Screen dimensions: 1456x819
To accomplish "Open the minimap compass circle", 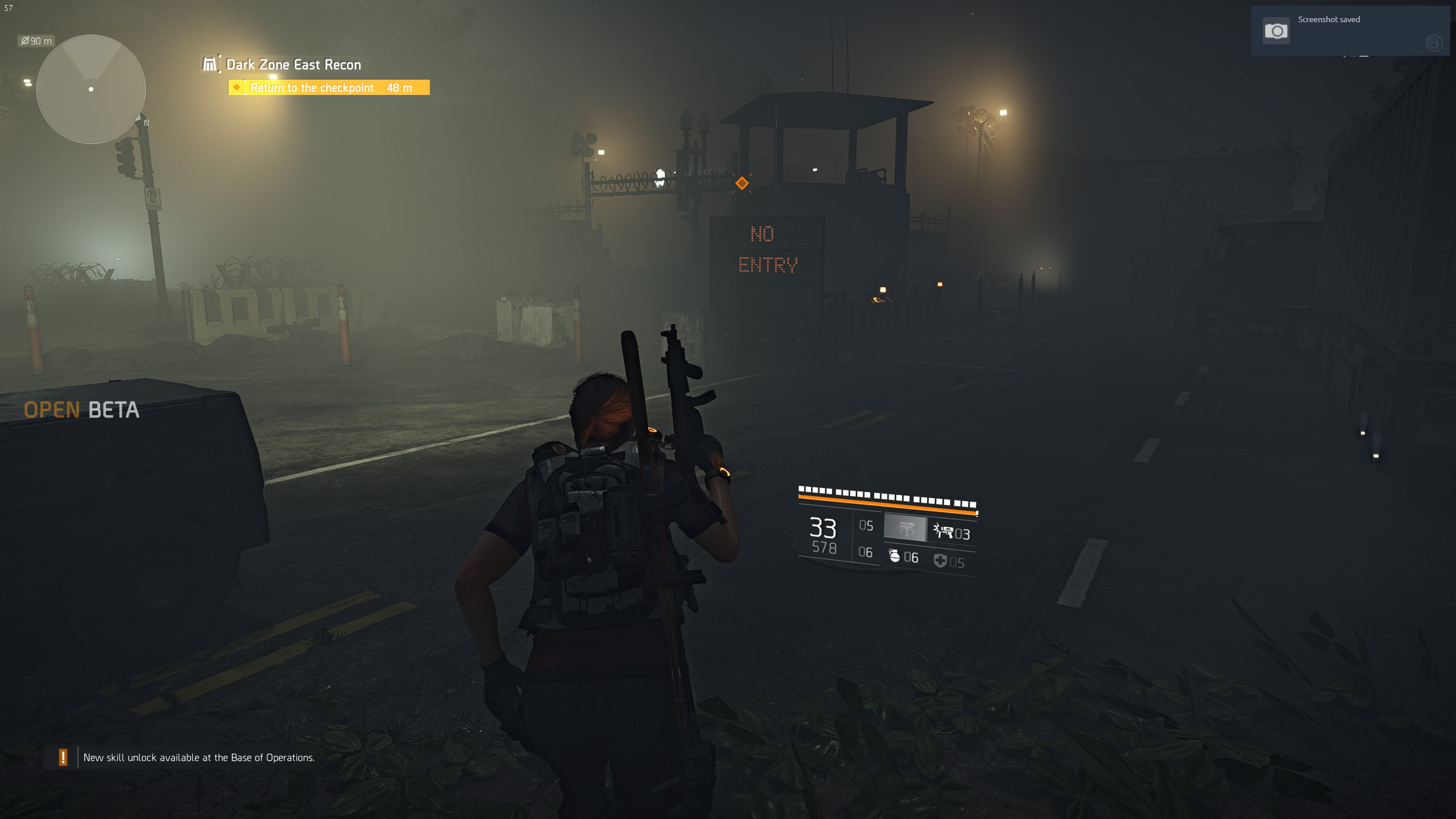I will [91, 88].
